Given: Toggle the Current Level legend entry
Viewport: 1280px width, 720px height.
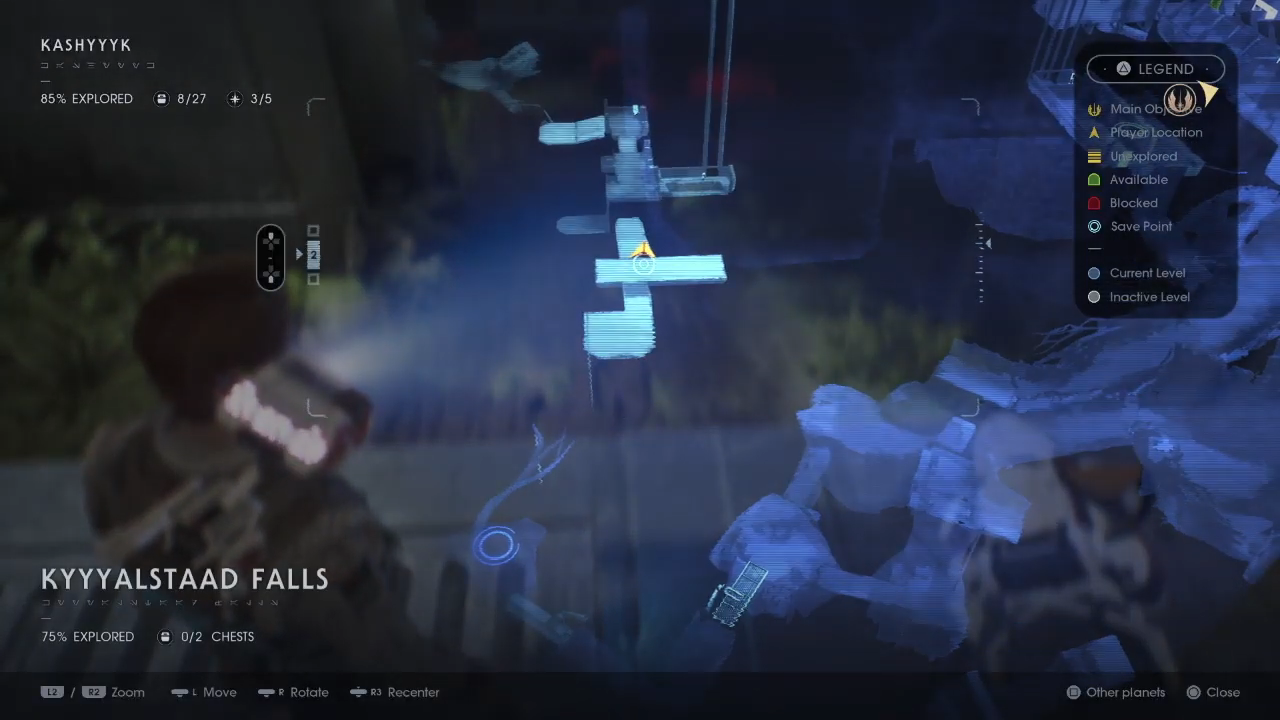Looking at the screenshot, I should 1094,272.
